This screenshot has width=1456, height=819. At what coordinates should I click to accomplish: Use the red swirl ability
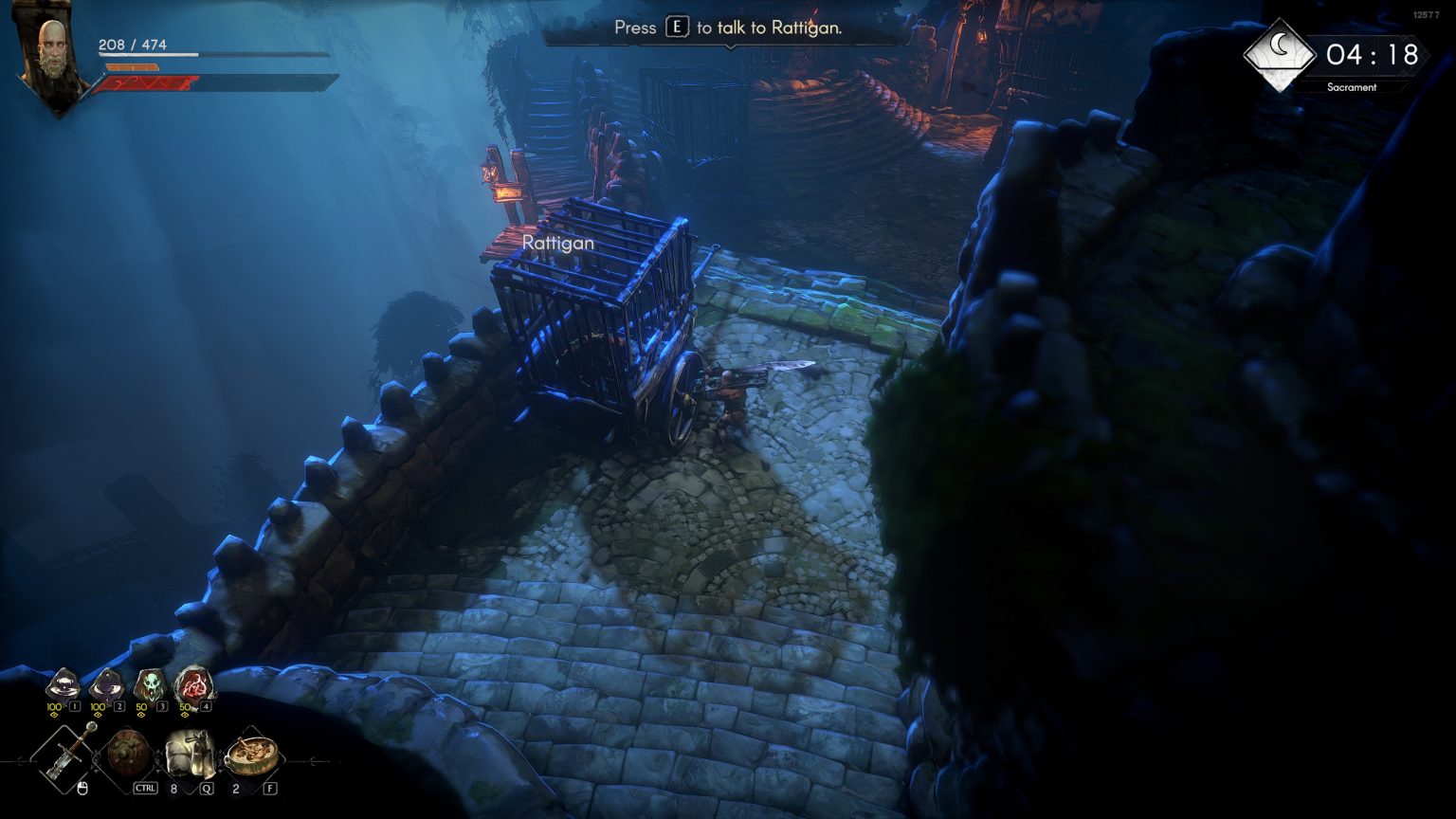pos(192,683)
